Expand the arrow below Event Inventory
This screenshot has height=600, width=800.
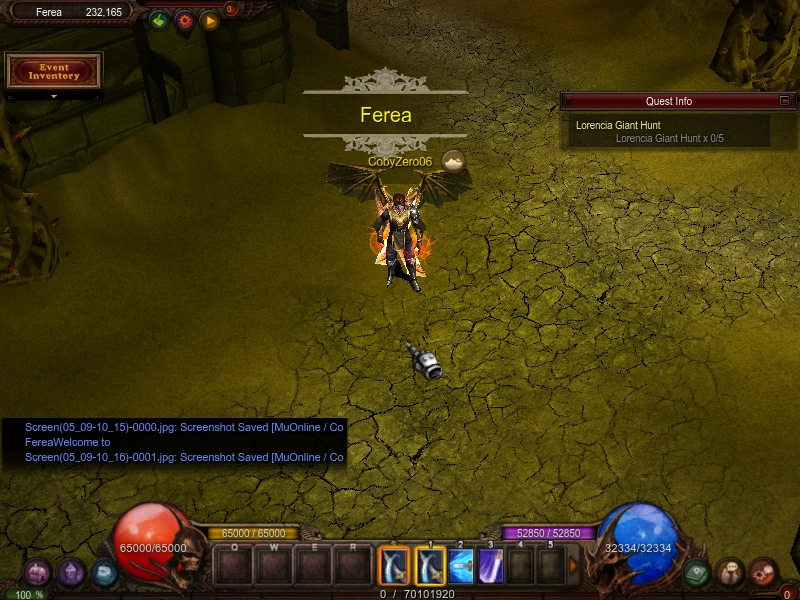click(x=54, y=97)
